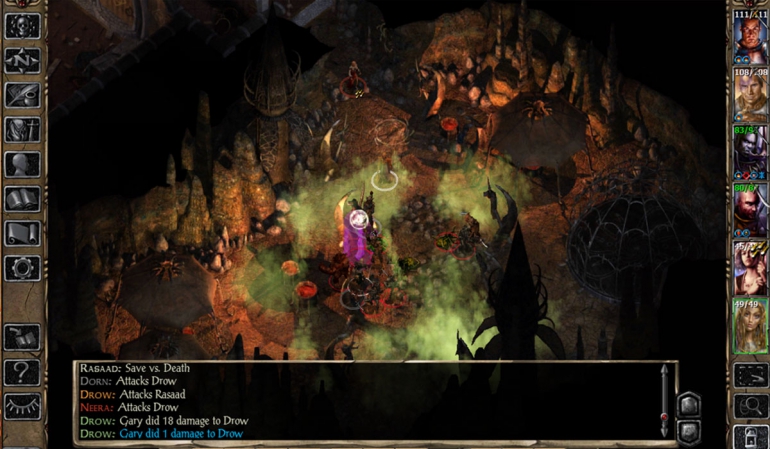Click the red gem on the log scrollbar
Image resolution: width=770 pixels, height=449 pixels.
coord(663,416)
